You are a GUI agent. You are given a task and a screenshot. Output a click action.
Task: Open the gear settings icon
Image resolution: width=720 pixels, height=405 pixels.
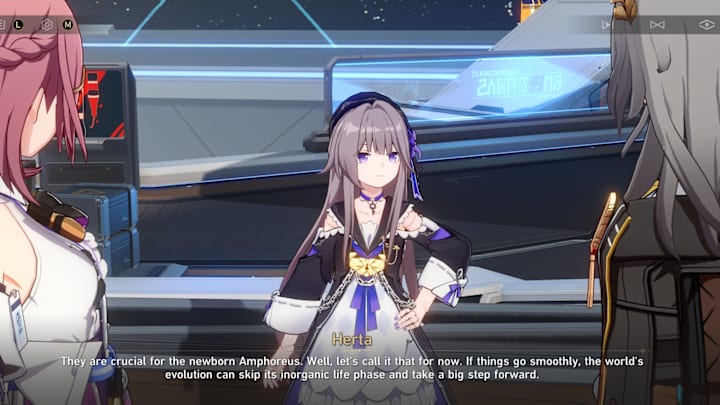(47, 24)
